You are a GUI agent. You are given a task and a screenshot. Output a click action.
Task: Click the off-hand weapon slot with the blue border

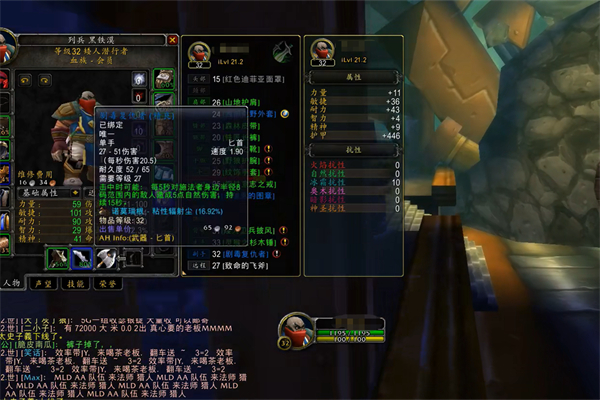pos(83,258)
